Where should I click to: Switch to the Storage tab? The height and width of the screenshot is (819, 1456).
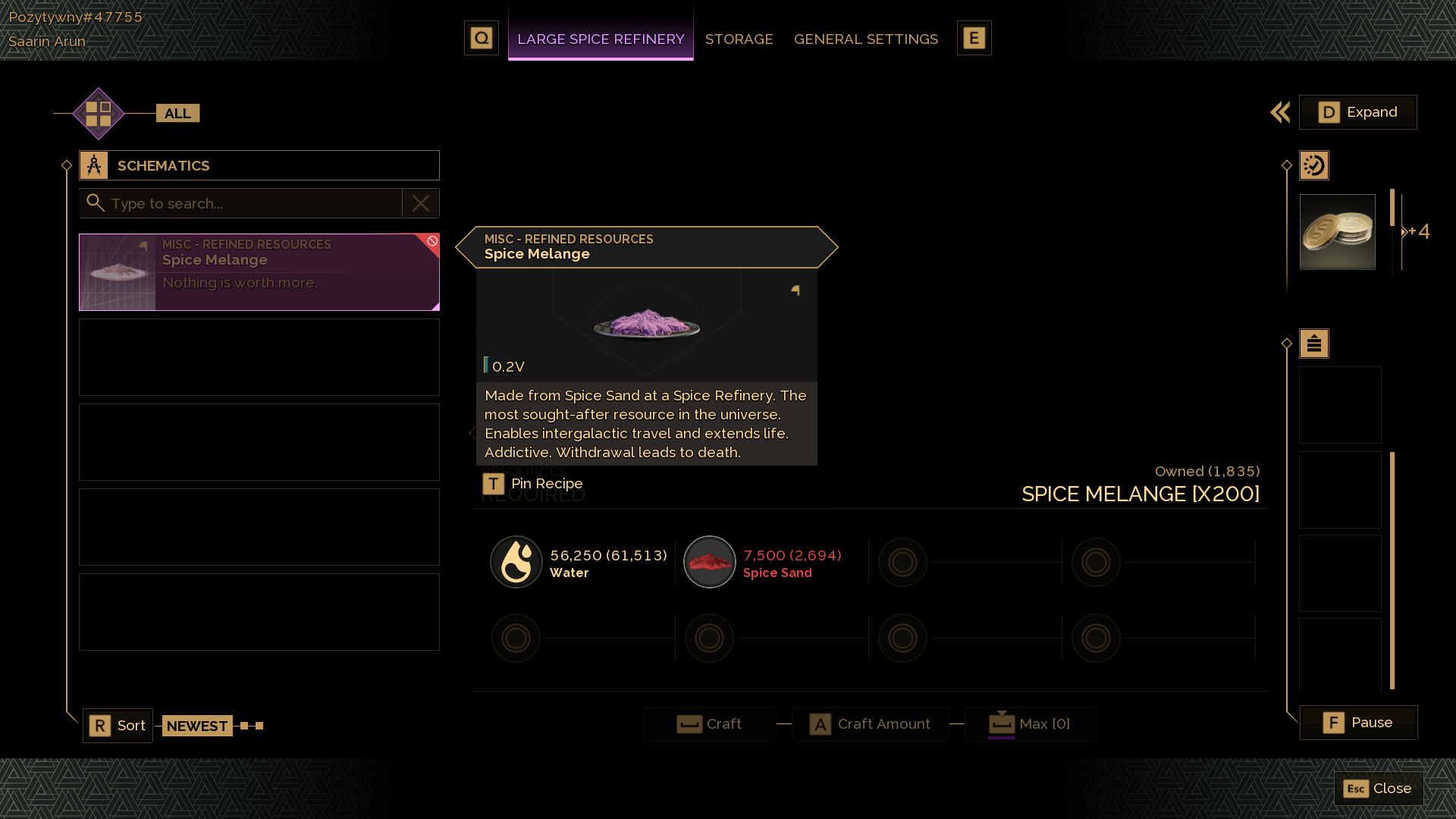[x=739, y=39]
